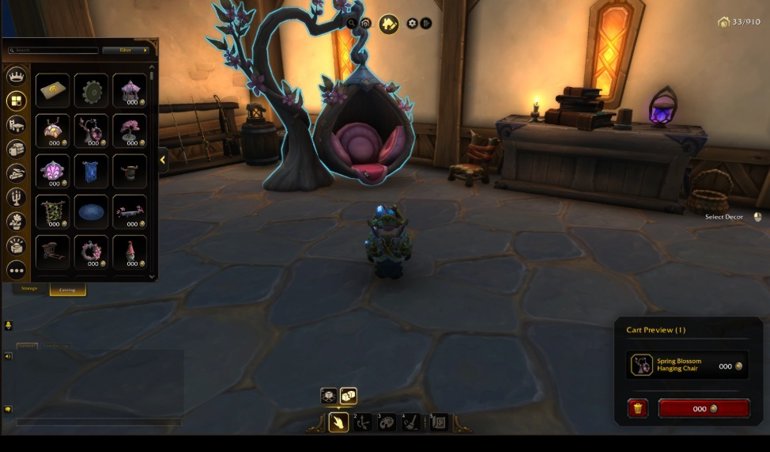Select the crown category icon
The height and width of the screenshot is (452, 770).
(16, 75)
